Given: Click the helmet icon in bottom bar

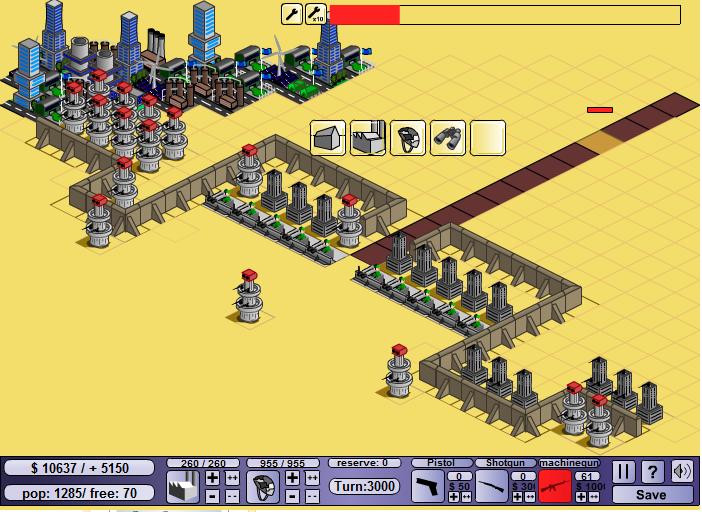Looking at the screenshot, I should [263, 487].
